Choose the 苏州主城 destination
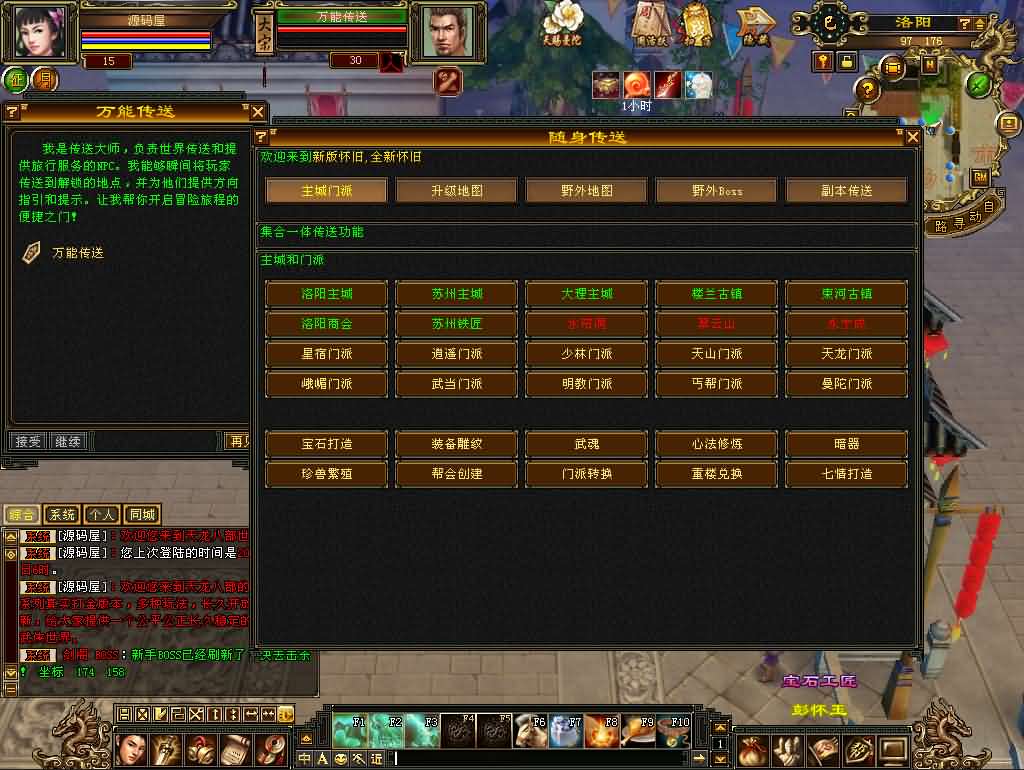The width and height of the screenshot is (1024, 770). (x=456, y=294)
